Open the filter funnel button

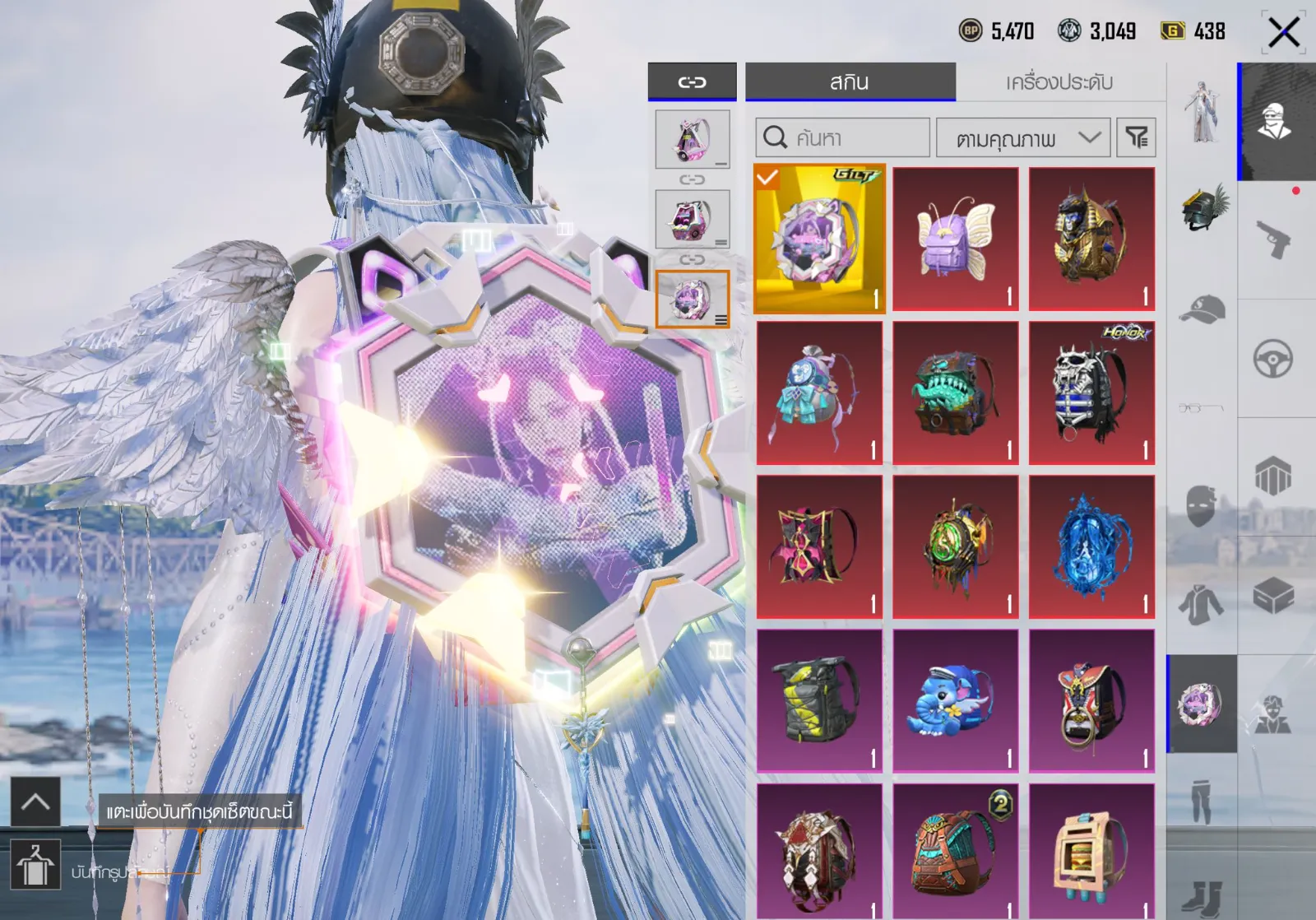1137,137
